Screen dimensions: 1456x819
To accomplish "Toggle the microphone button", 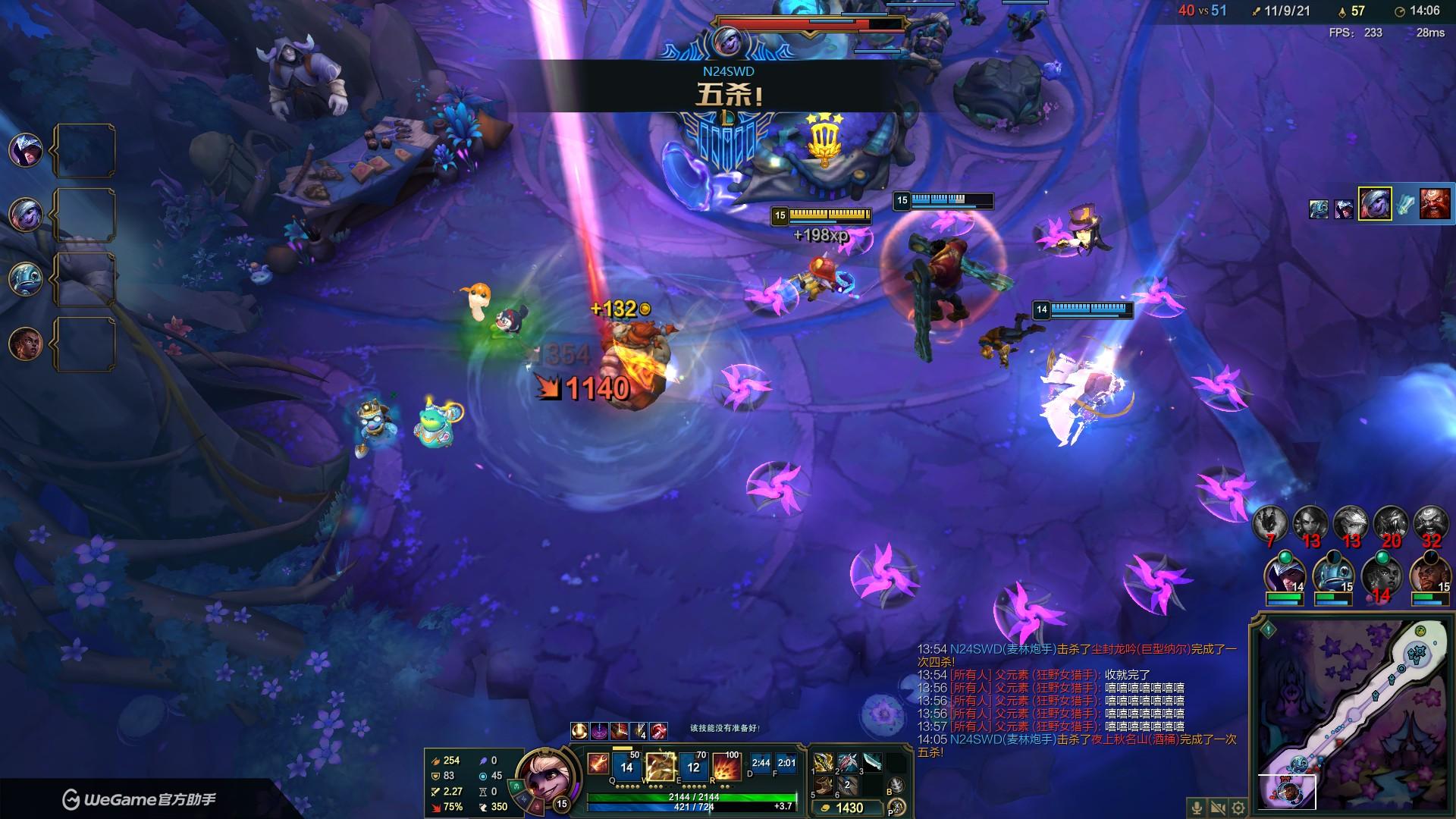I will pos(1197,808).
